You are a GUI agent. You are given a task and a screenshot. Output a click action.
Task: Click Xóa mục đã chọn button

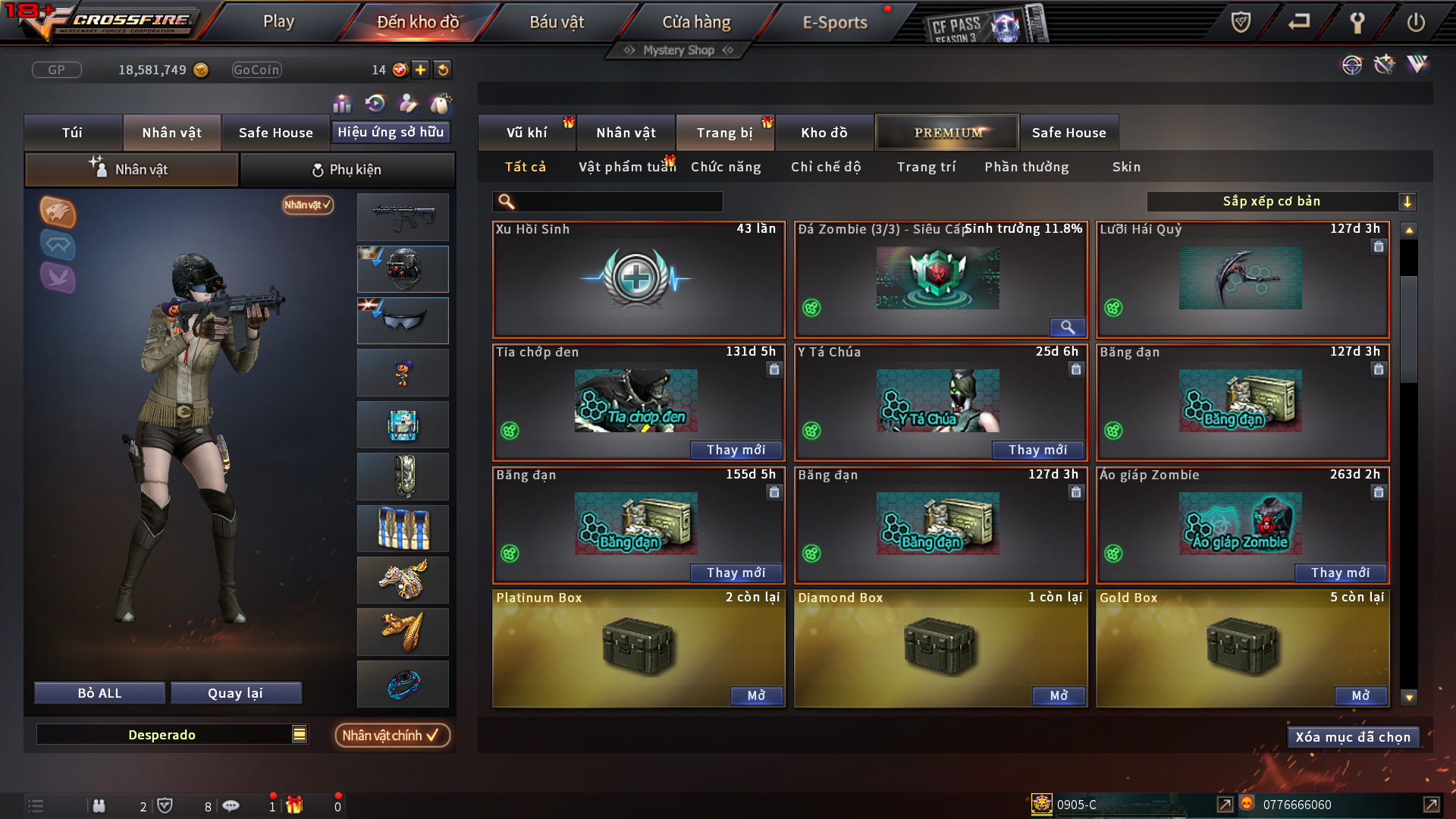tap(1353, 737)
